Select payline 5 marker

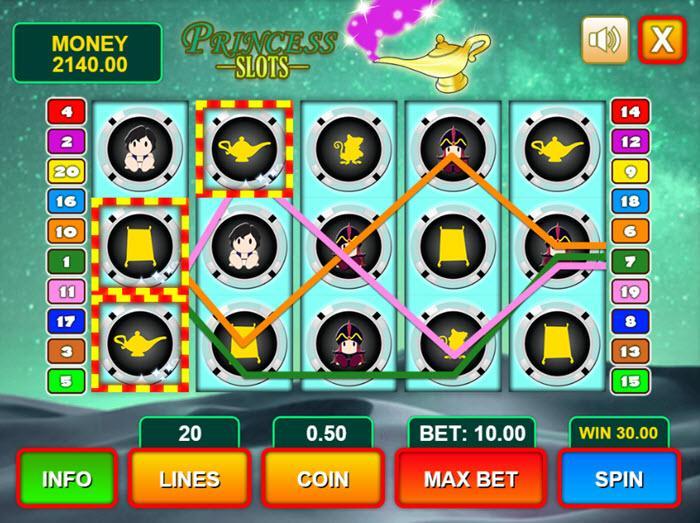pyautogui.click(x=66, y=381)
